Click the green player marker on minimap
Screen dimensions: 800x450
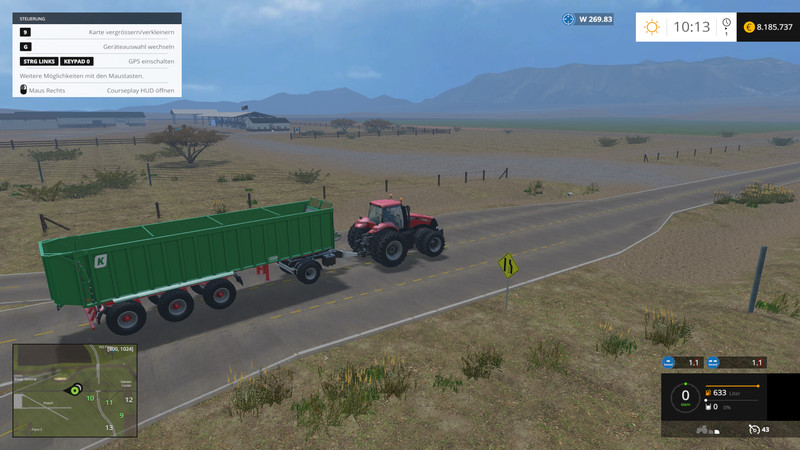(x=73, y=390)
